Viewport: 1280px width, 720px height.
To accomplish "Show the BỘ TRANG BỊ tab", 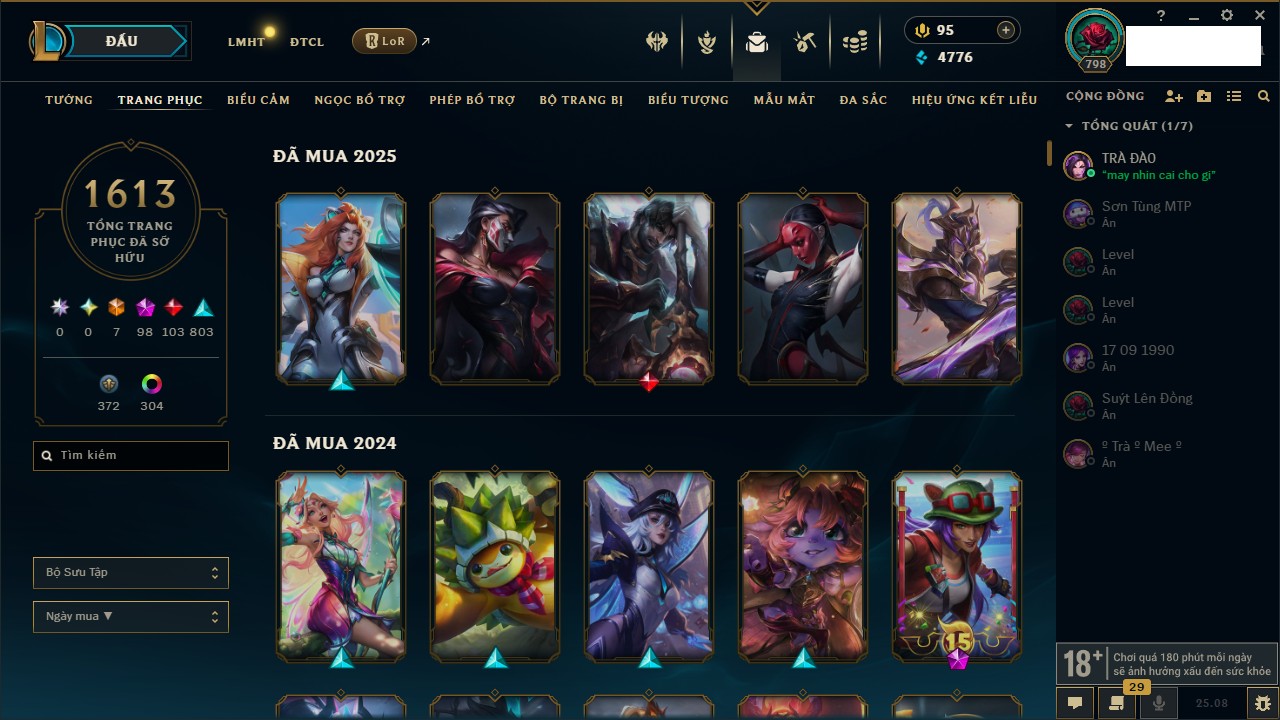I will [581, 100].
